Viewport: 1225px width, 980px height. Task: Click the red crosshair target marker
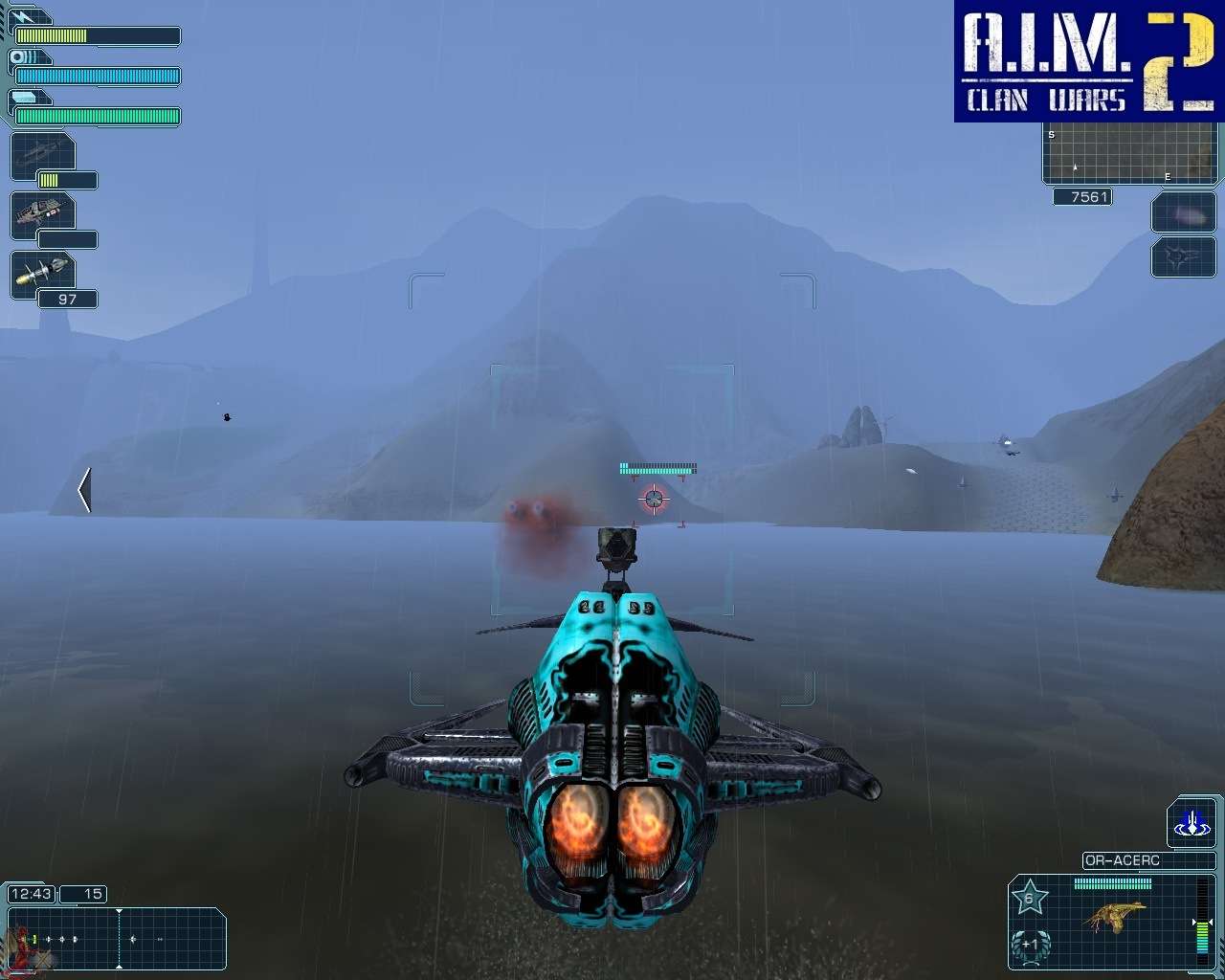pos(654,498)
